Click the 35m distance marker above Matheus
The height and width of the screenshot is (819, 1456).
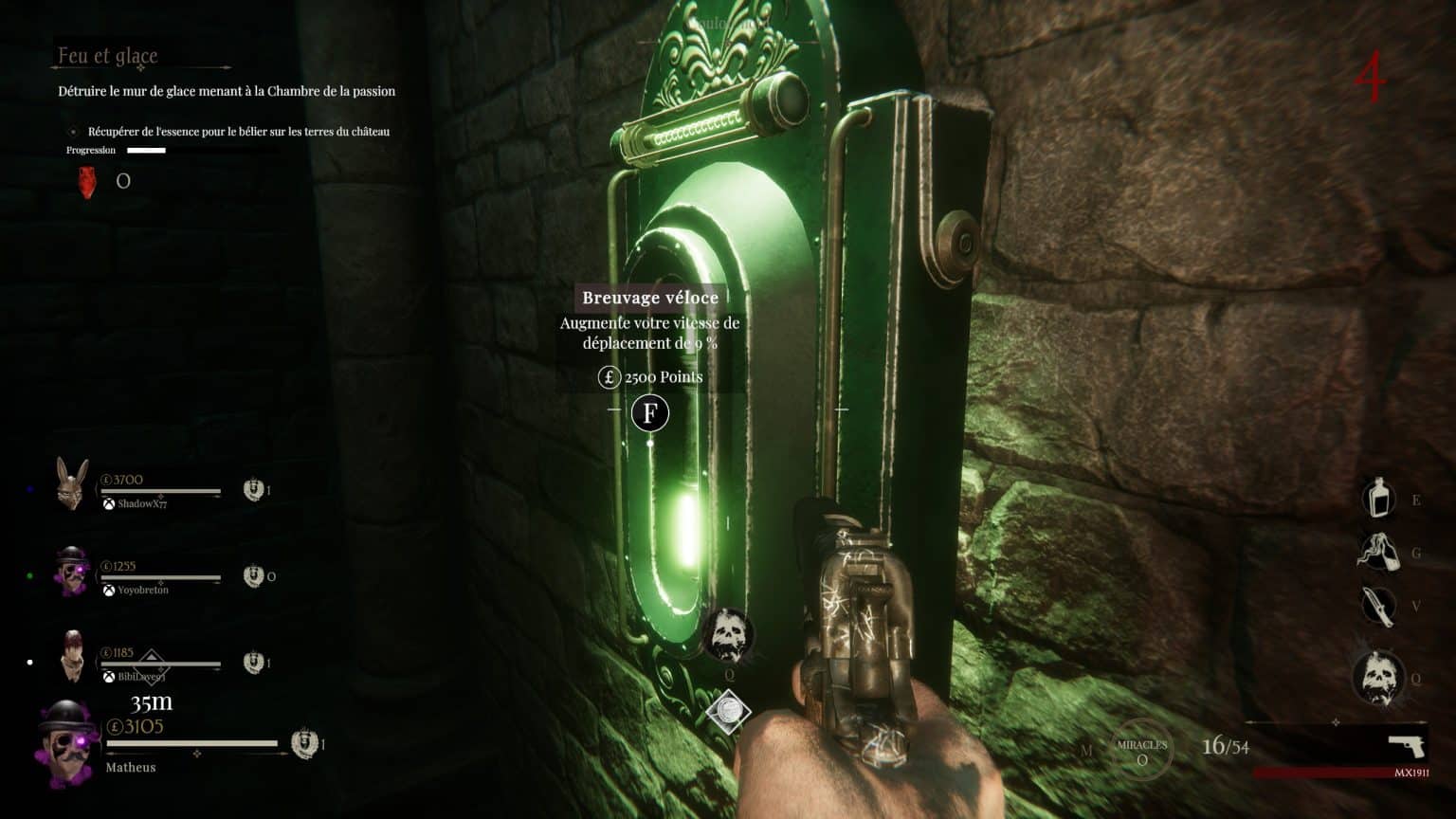pos(152,701)
